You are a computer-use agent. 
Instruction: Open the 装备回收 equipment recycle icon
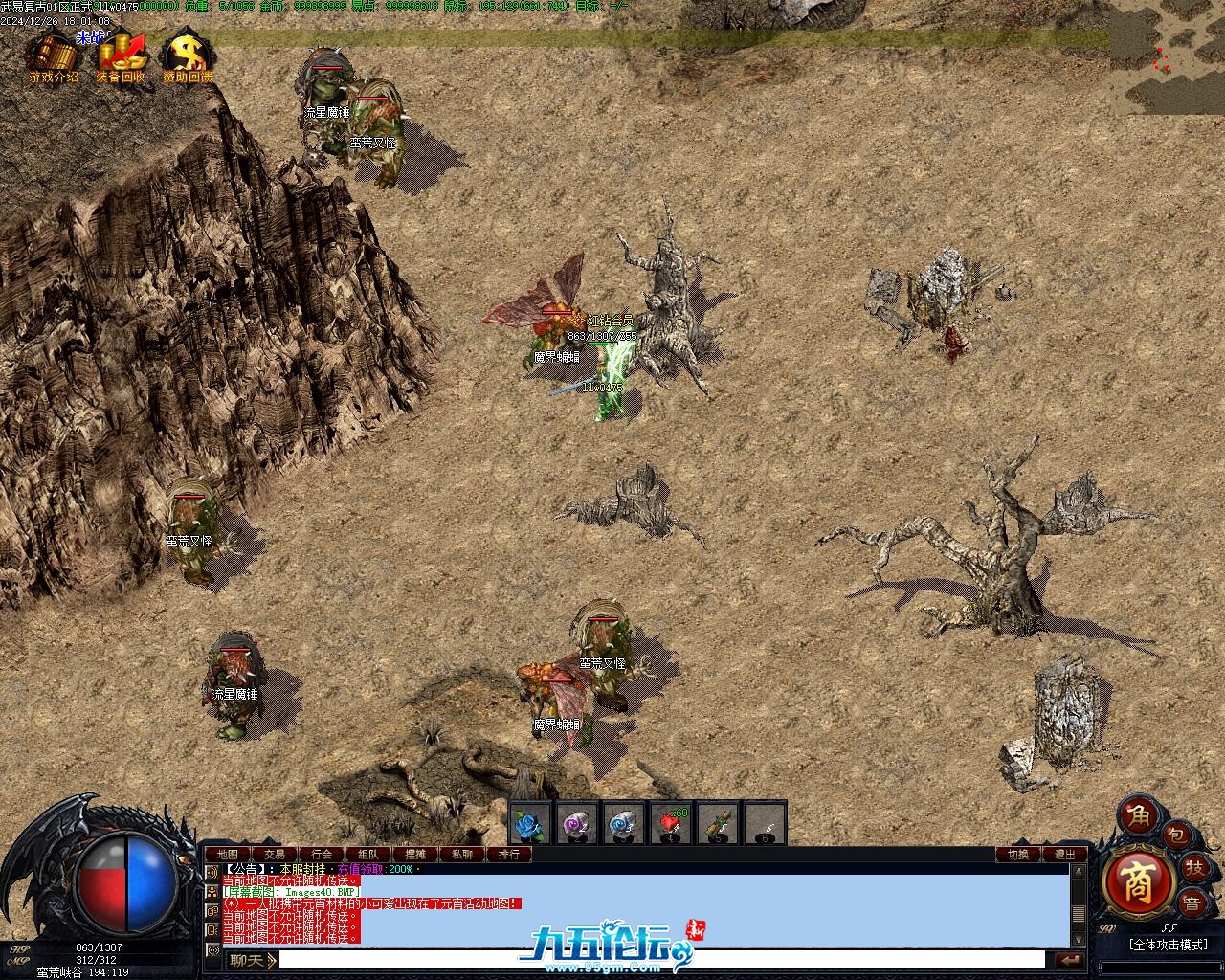pos(121,56)
